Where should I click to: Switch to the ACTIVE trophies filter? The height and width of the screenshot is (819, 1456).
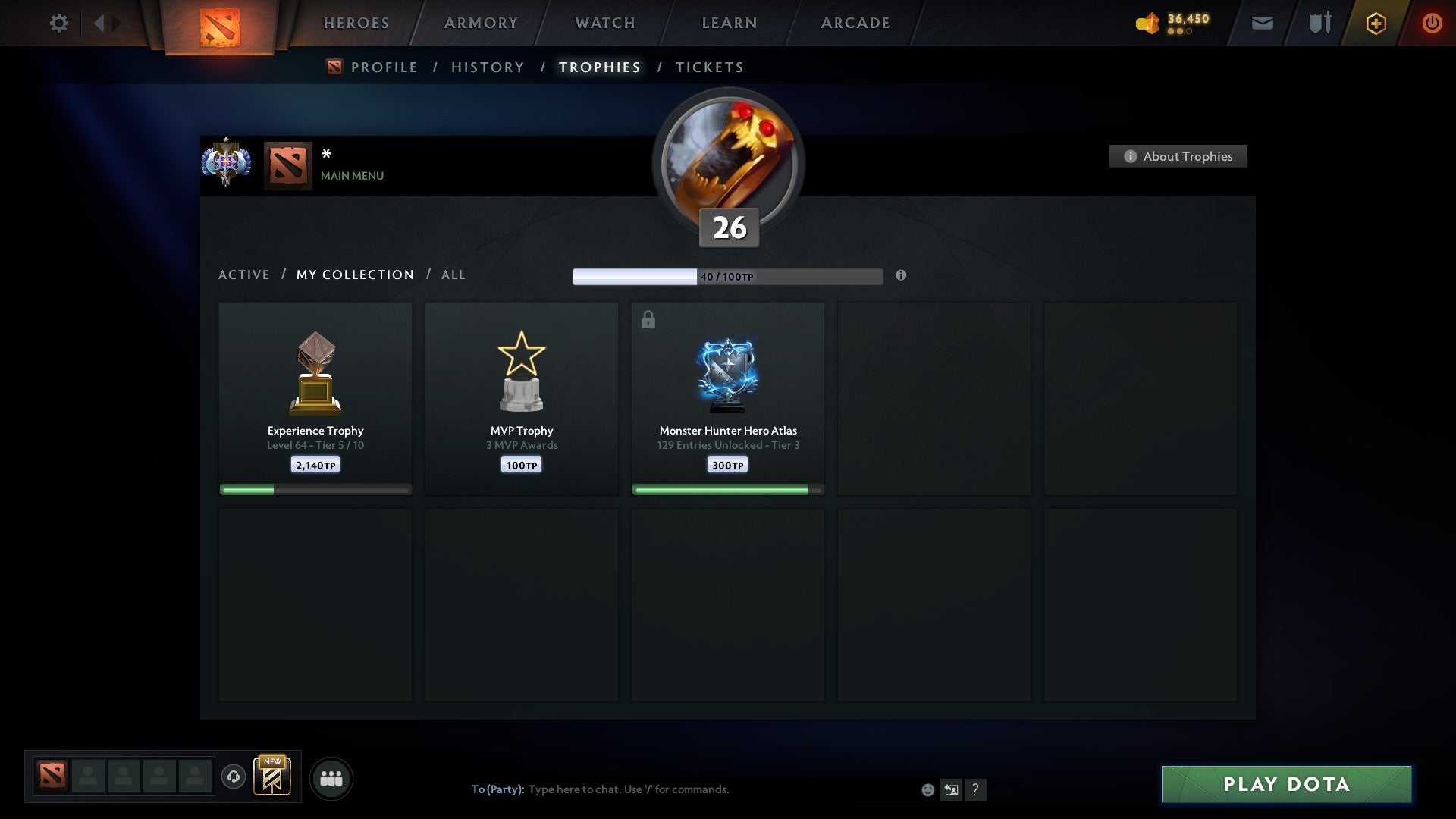tap(243, 275)
